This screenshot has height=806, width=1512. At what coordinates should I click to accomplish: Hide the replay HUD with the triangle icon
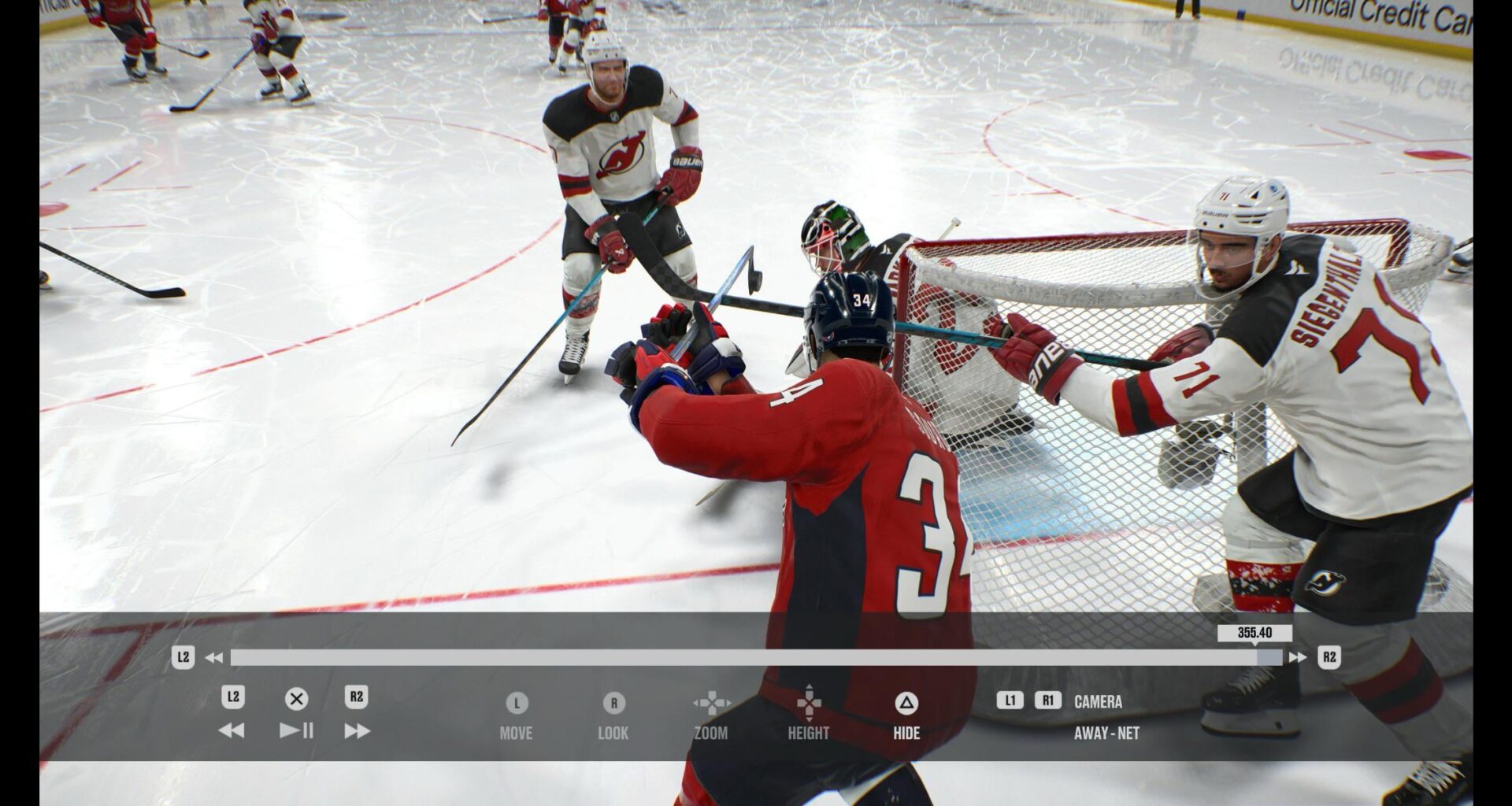click(906, 704)
